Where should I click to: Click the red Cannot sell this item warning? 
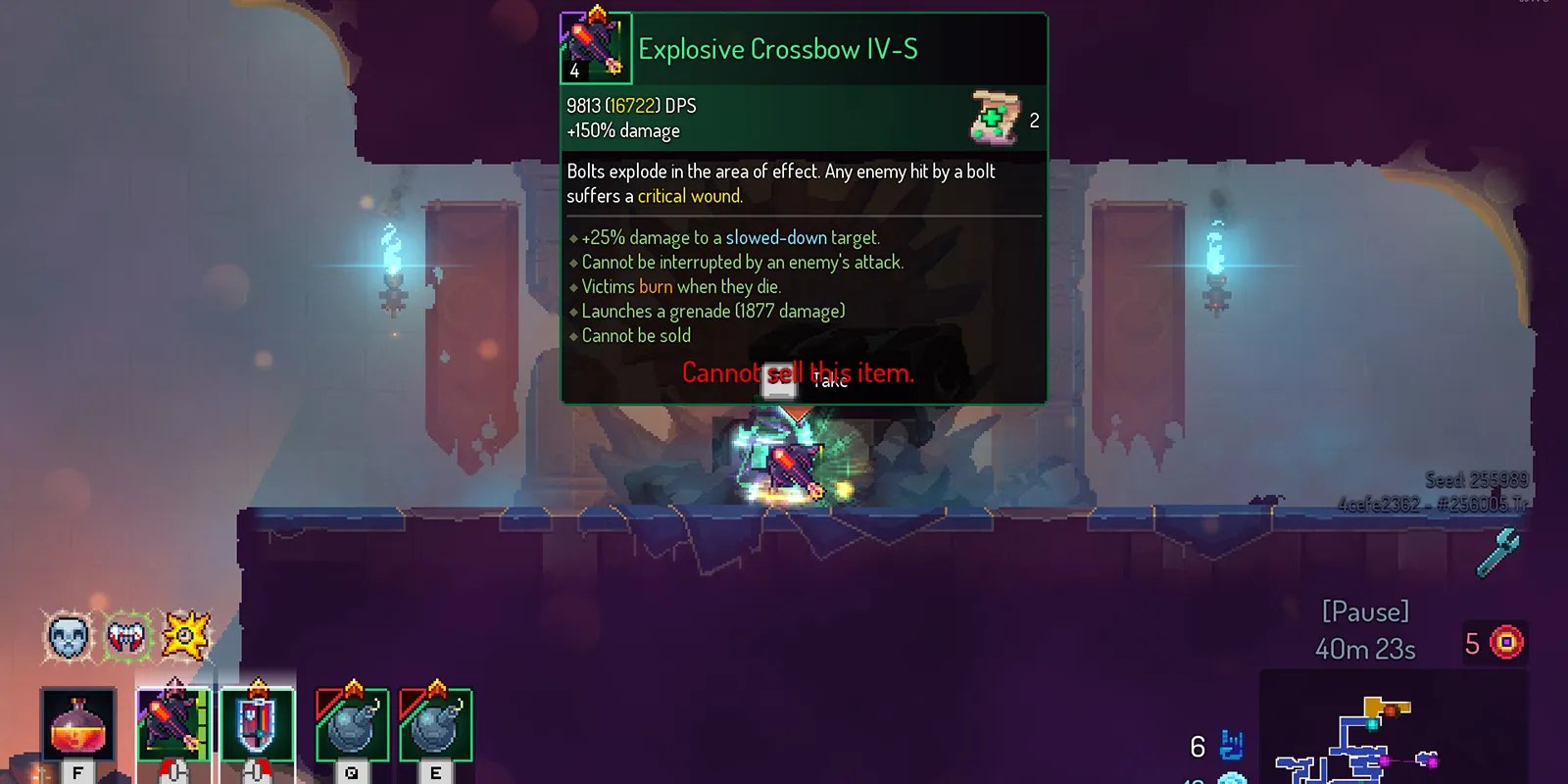click(x=798, y=372)
